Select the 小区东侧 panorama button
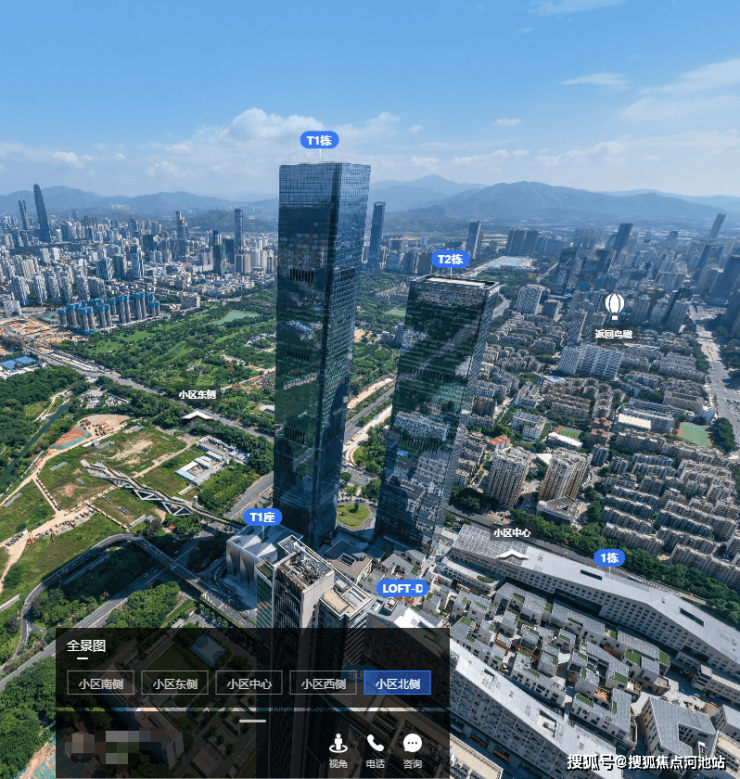This screenshot has width=740, height=779. pos(174,684)
